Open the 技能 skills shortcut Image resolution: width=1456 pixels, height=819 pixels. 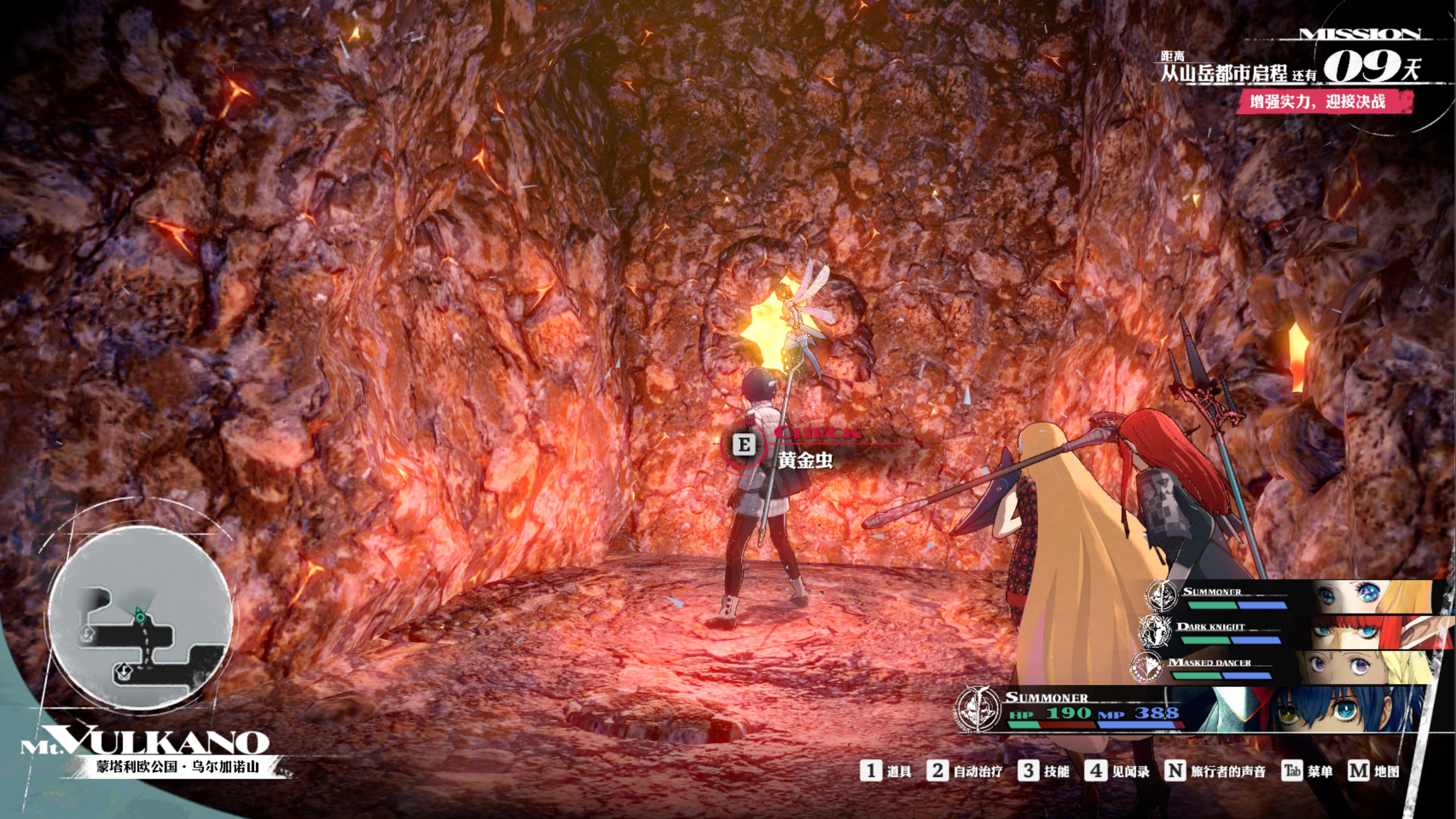[x=1044, y=772]
